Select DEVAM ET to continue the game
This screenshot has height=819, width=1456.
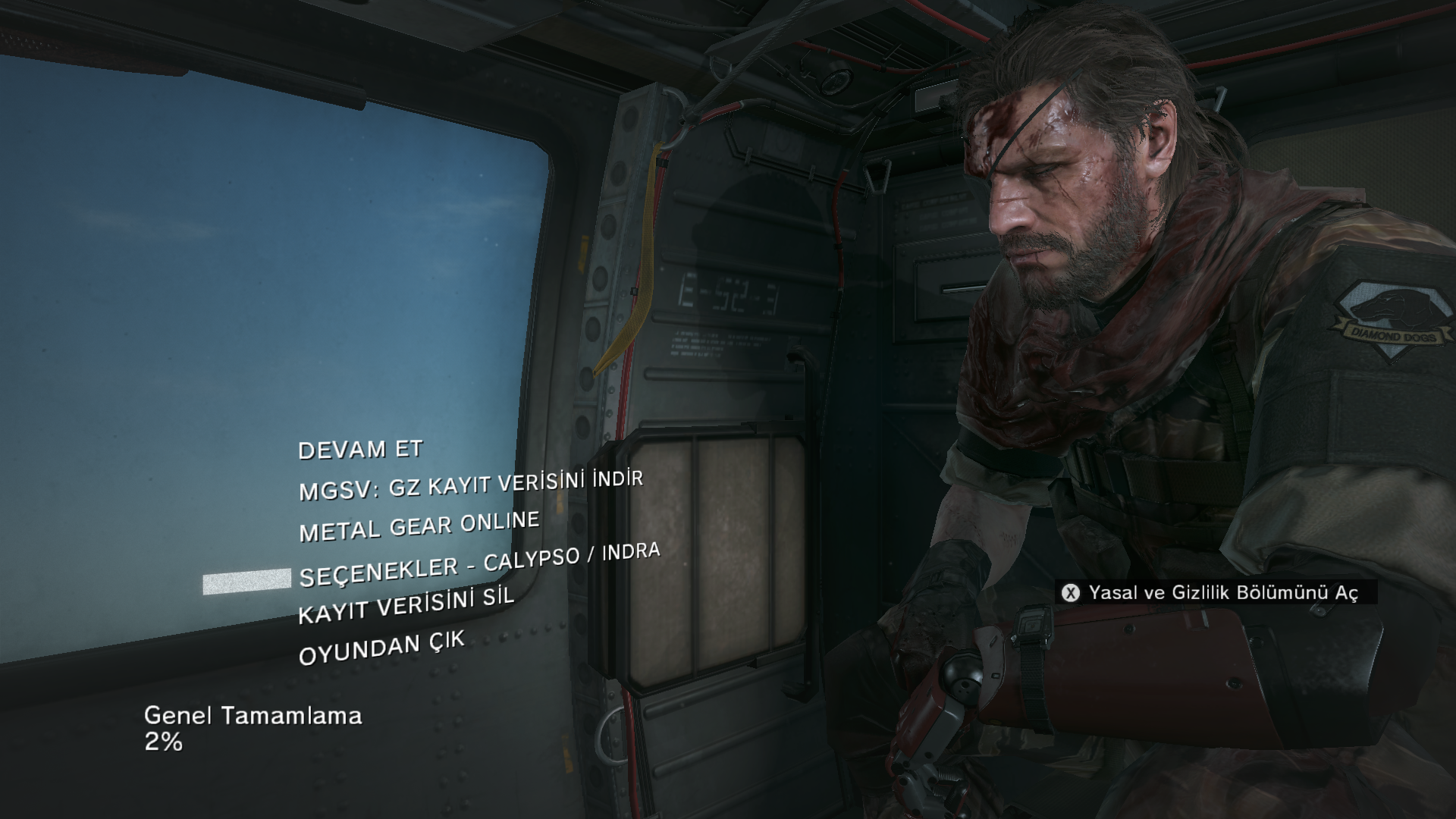click(x=360, y=450)
